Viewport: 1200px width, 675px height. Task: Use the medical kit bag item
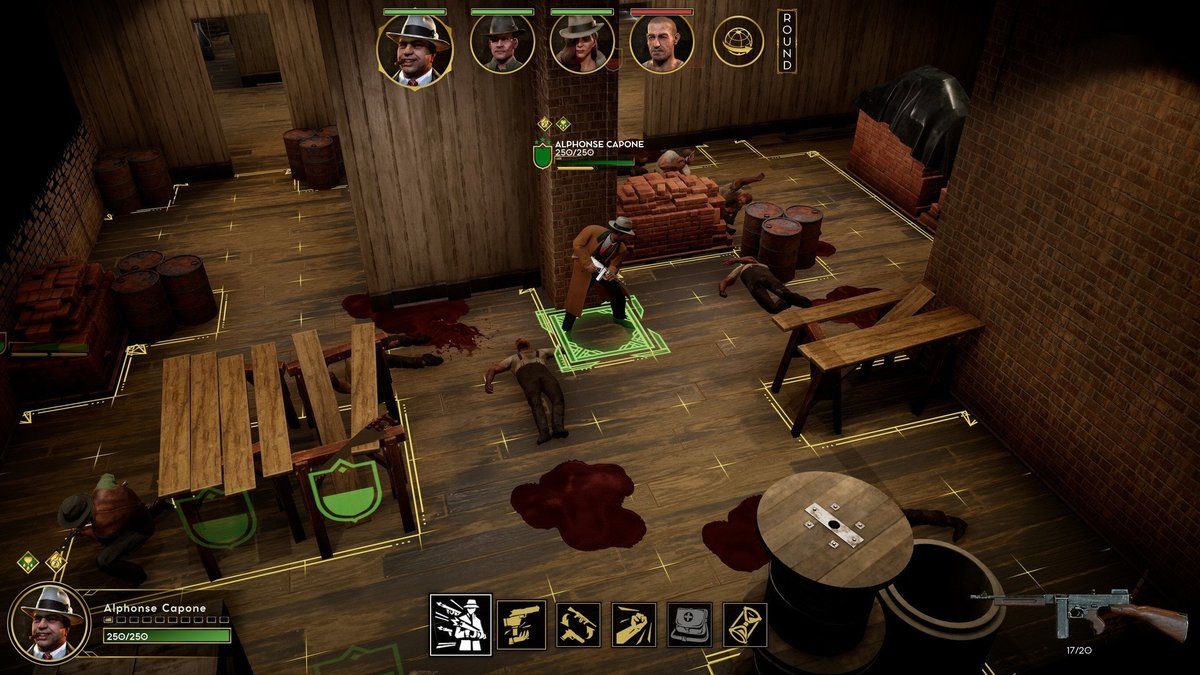point(690,625)
